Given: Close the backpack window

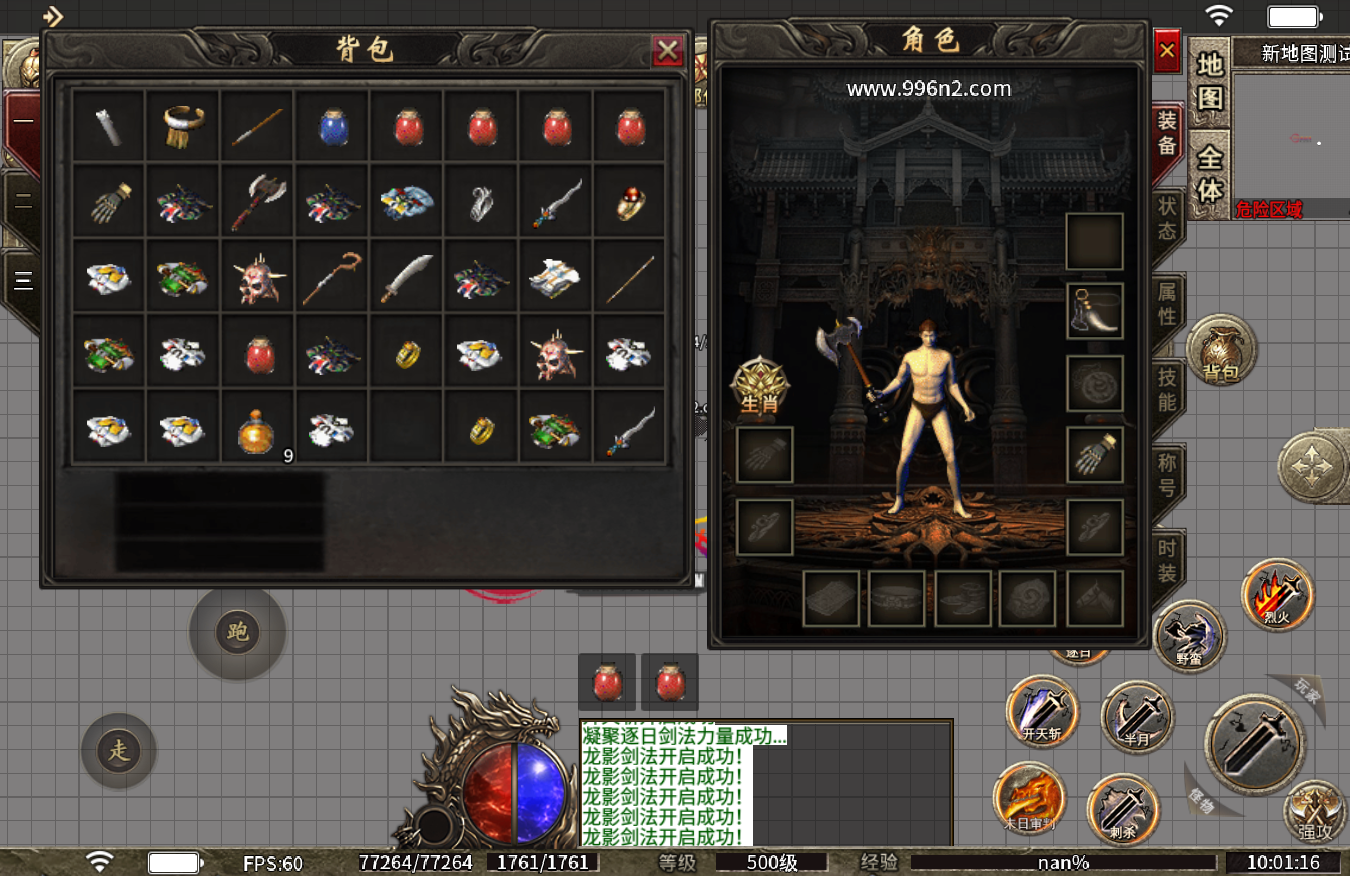Looking at the screenshot, I should click(x=667, y=50).
